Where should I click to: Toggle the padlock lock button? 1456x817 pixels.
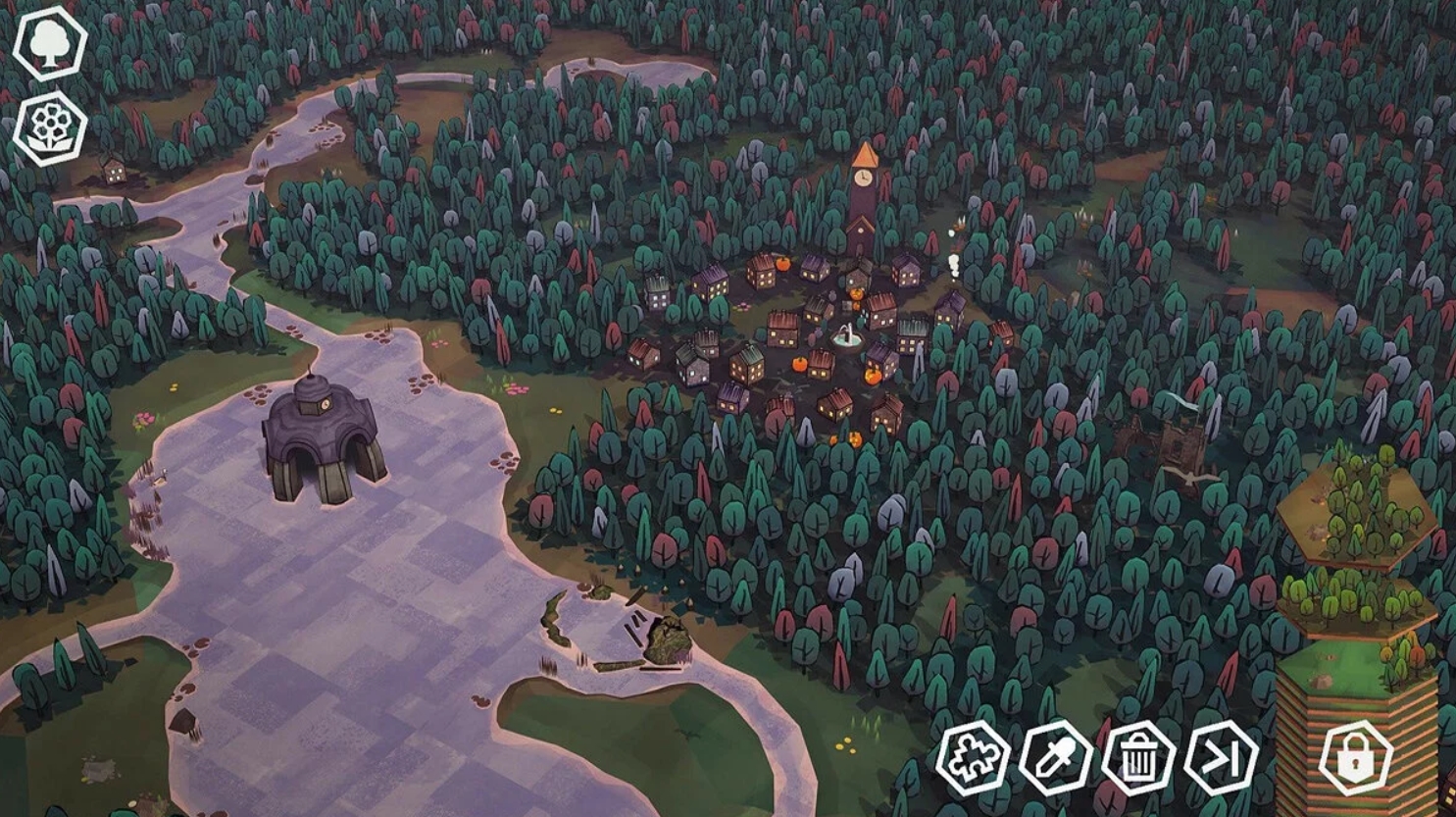pyautogui.click(x=1356, y=757)
